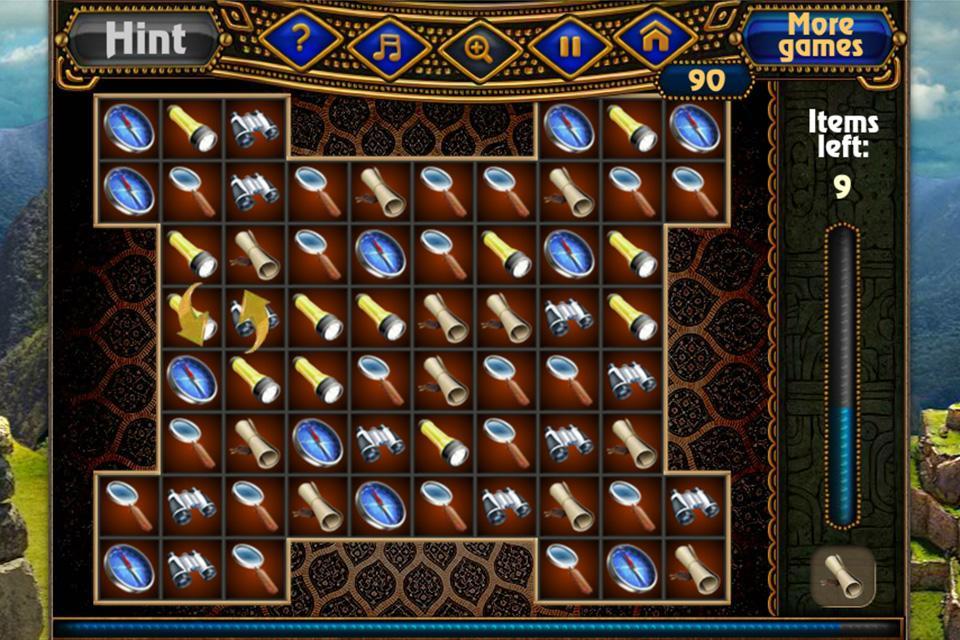Return to the home menu
The height and width of the screenshot is (640, 960).
coord(656,41)
